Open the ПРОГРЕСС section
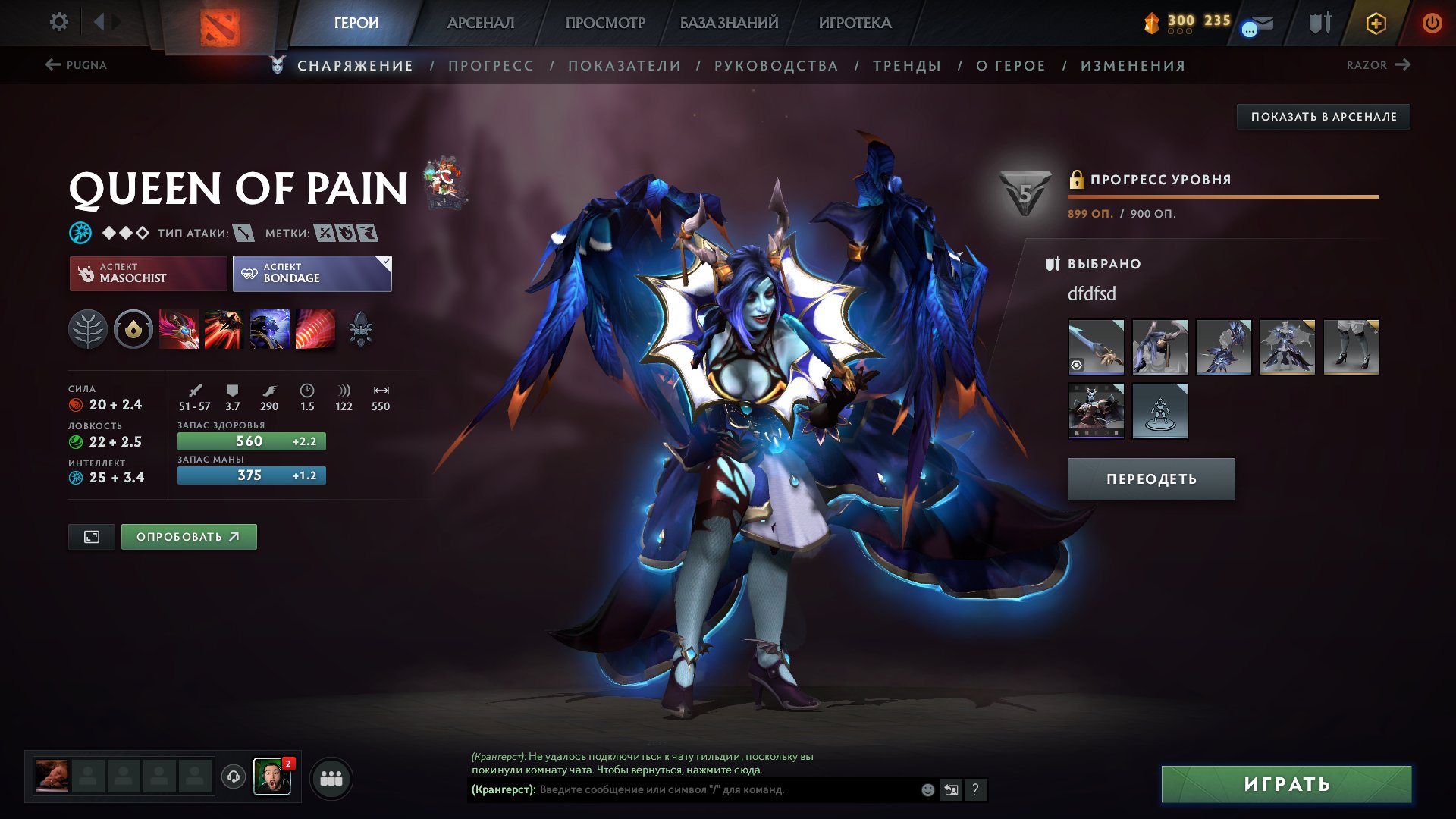 (x=490, y=65)
